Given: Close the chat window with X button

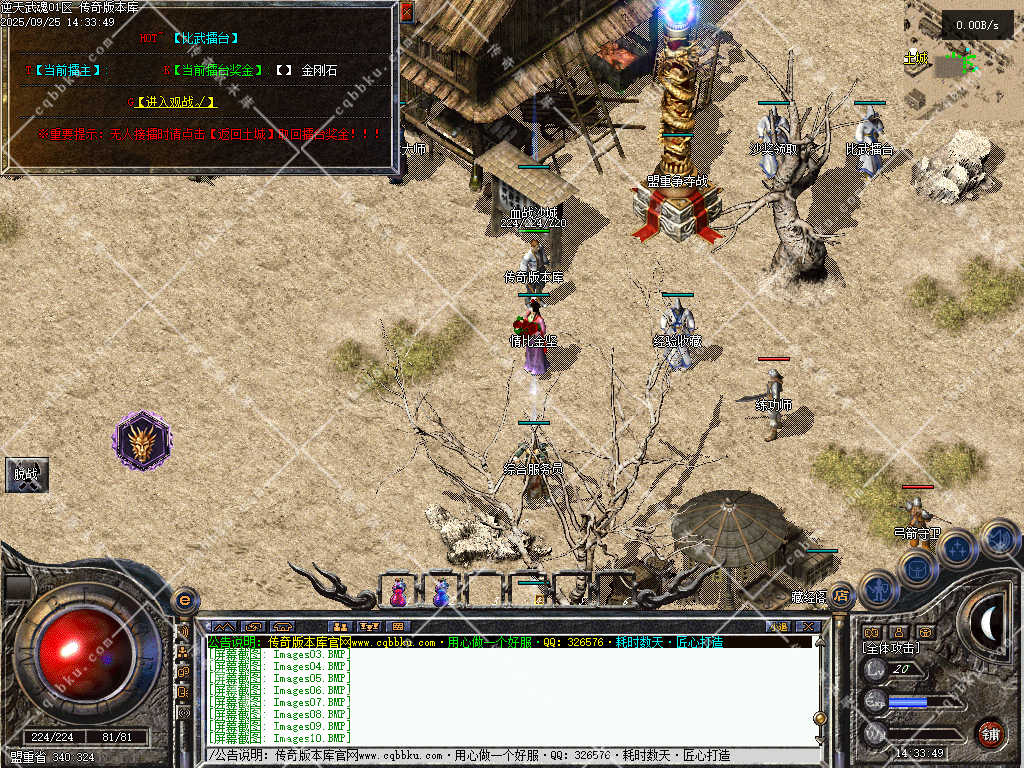Looking at the screenshot, I should tap(808, 627).
